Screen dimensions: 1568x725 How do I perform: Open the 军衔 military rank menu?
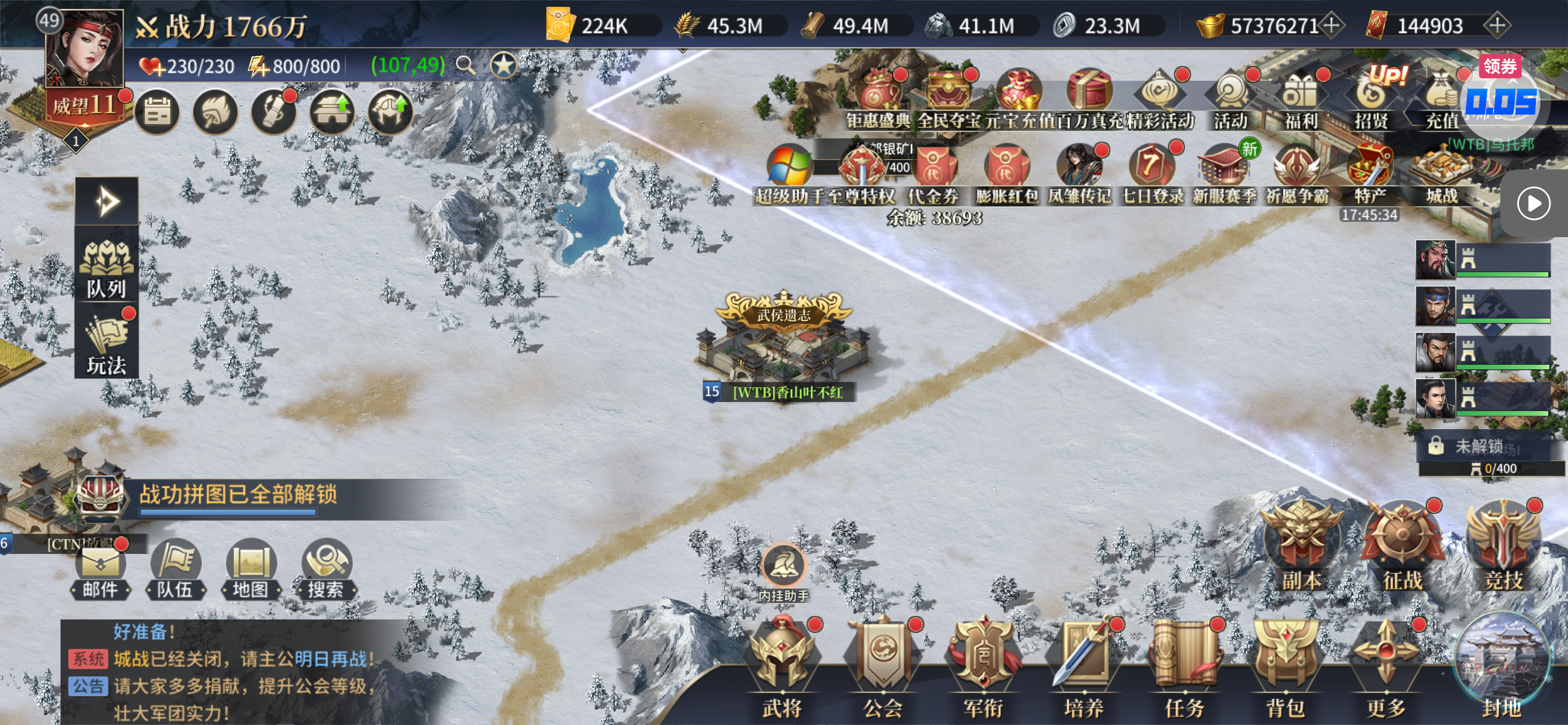[983, 665]
